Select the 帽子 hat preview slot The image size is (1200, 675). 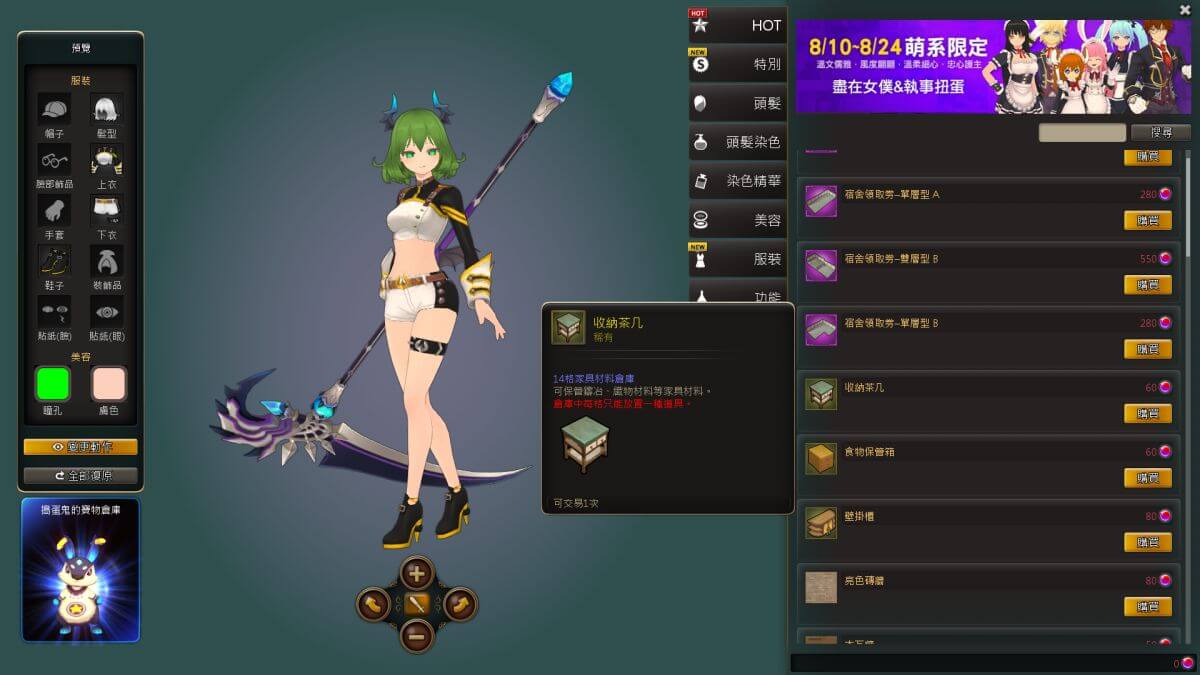tap(54, 109)
